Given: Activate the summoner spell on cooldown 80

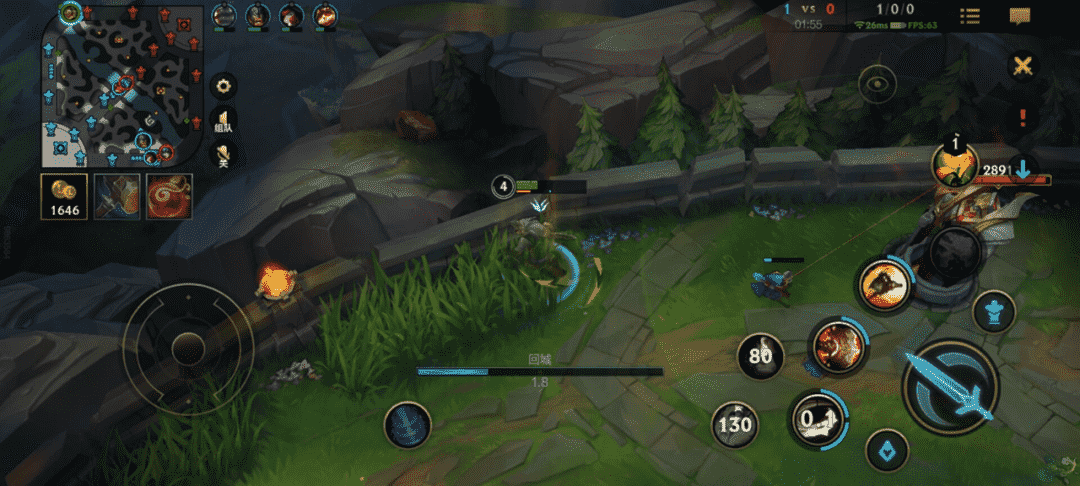Looking at the screenshot, I should 760,355.
